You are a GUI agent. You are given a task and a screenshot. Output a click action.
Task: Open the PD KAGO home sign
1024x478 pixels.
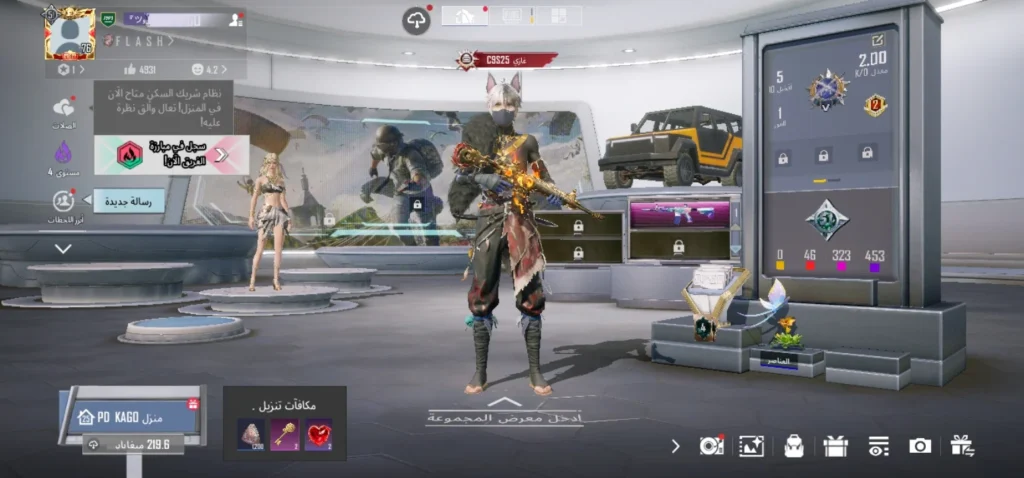point(130,415)
